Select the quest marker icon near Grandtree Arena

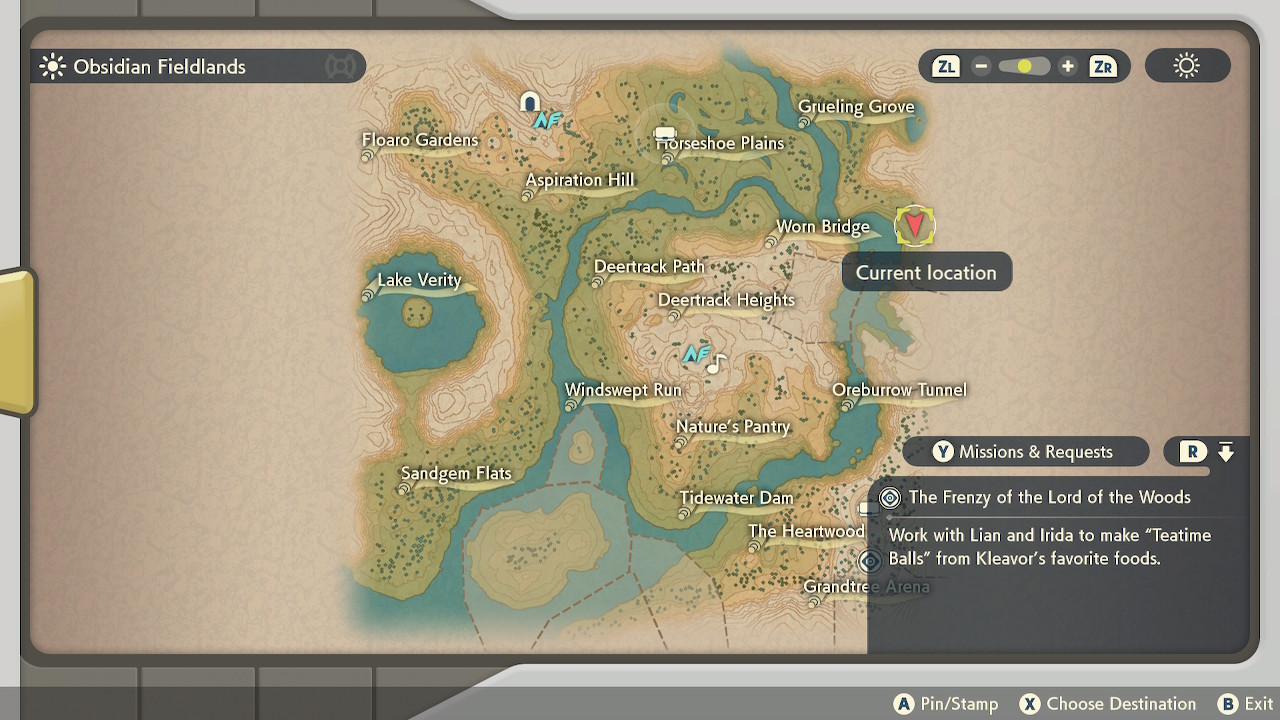click(870, 562)
